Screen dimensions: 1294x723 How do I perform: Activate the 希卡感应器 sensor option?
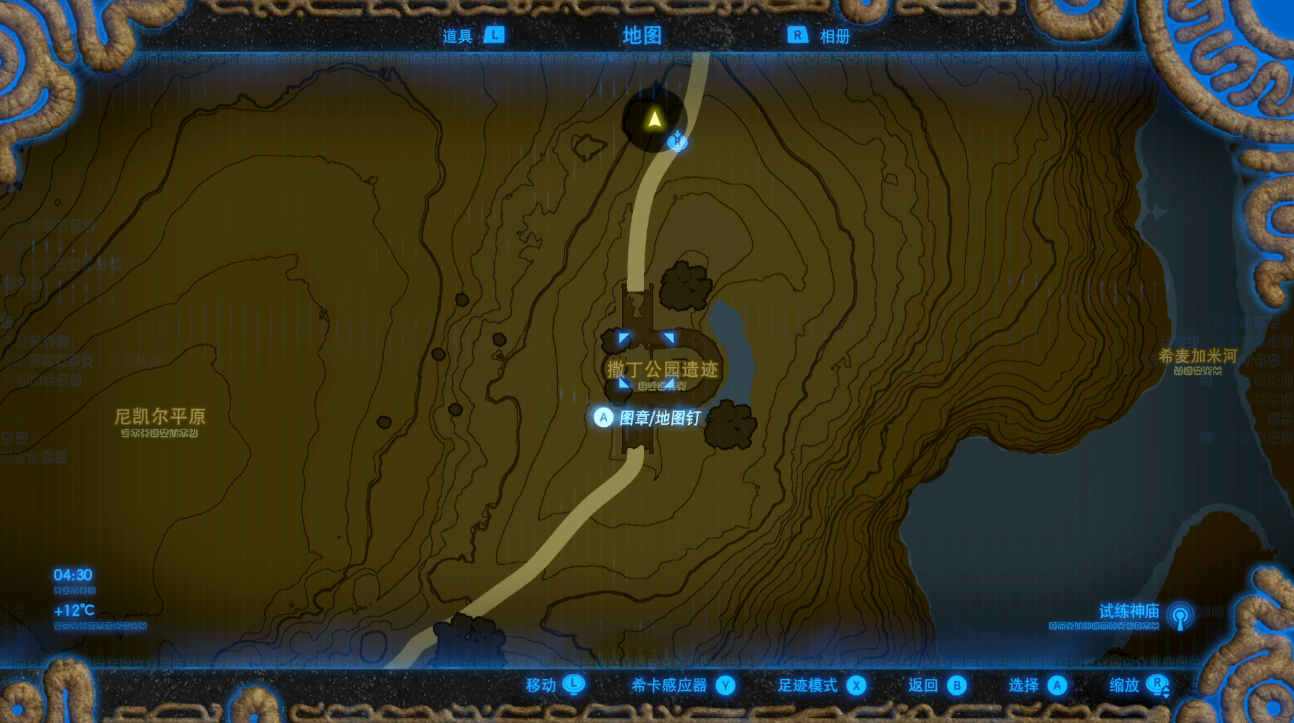pyautogui.click(x=682, y=685)
